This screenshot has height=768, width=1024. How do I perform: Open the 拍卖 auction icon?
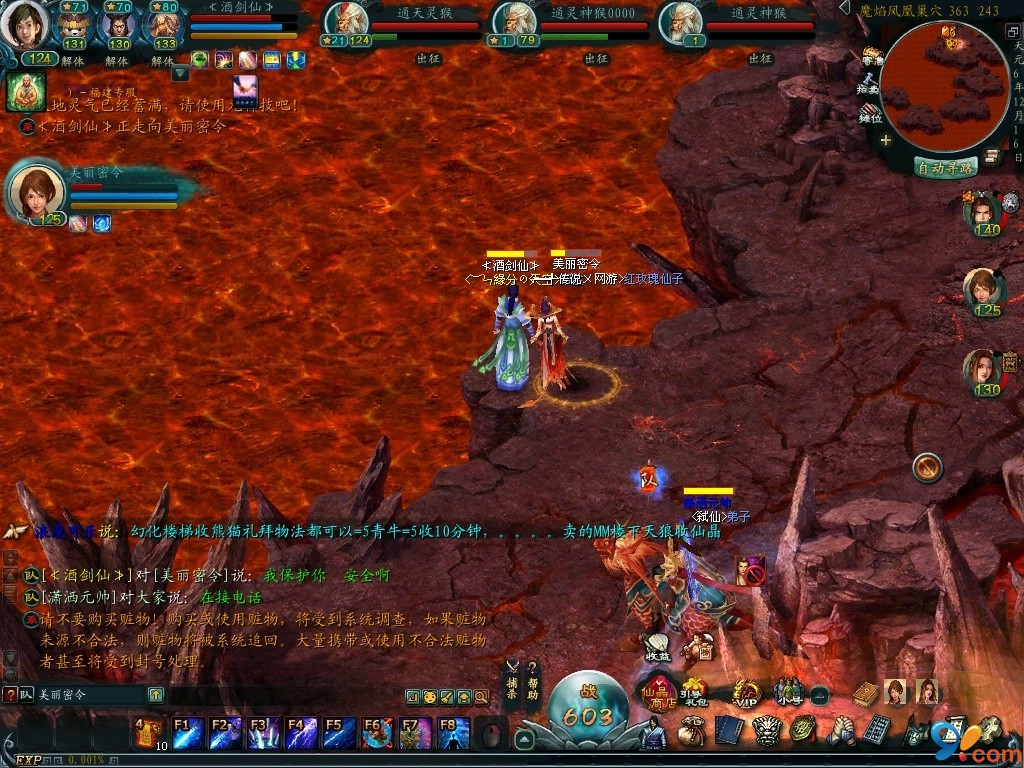click(869, 84)
